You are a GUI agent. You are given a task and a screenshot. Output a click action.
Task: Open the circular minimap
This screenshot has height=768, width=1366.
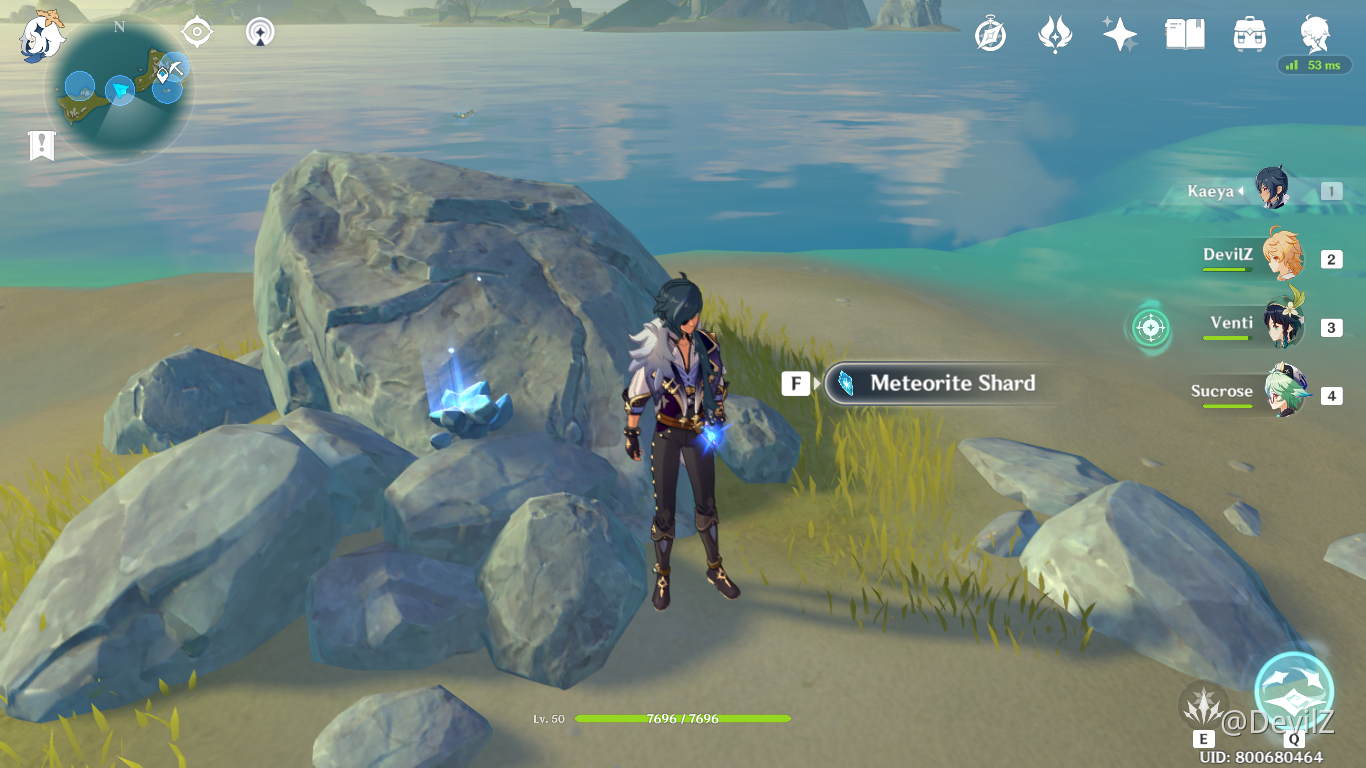(120, 90)
